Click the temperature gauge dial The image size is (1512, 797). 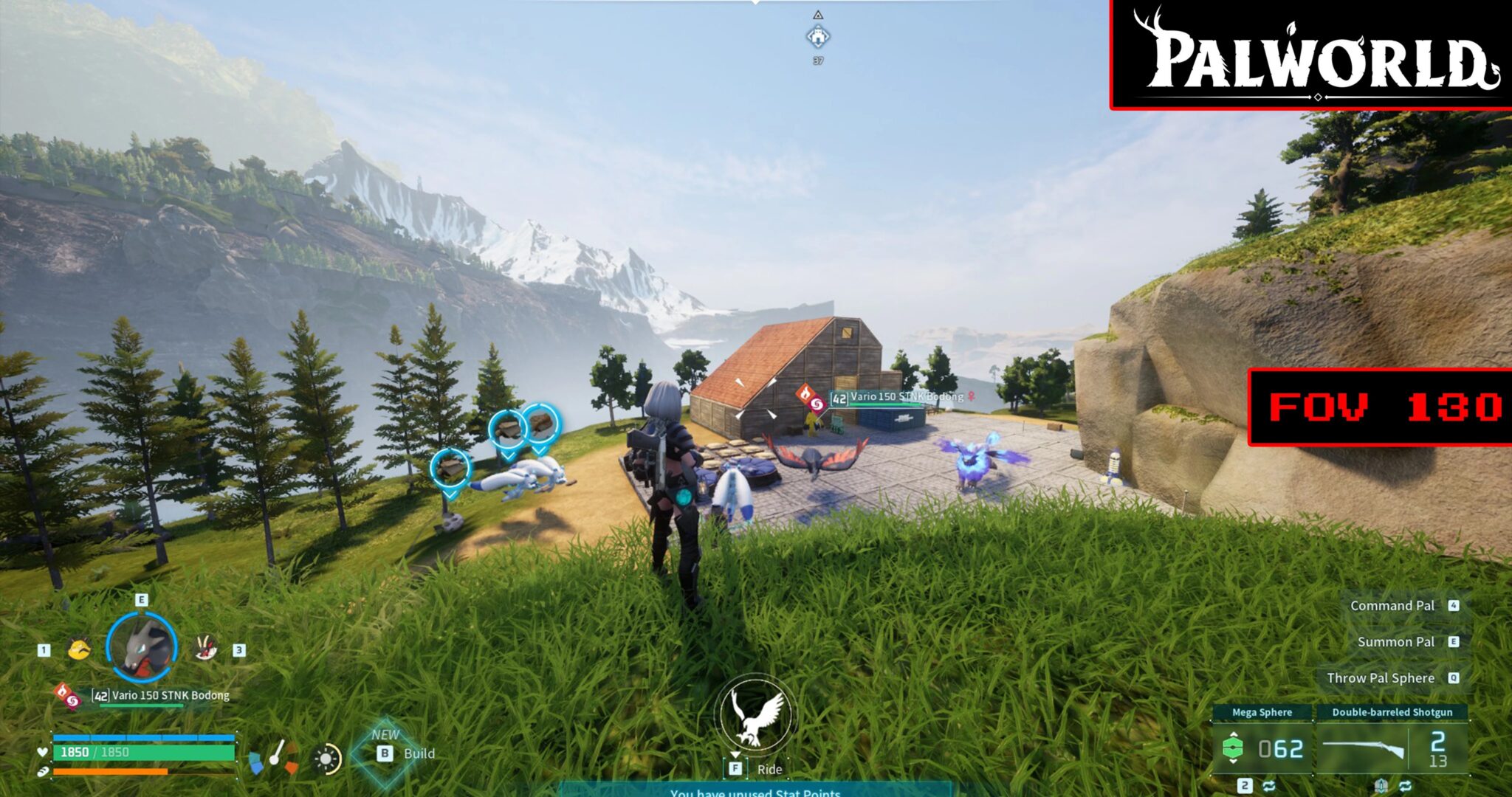tap(274, 758)
